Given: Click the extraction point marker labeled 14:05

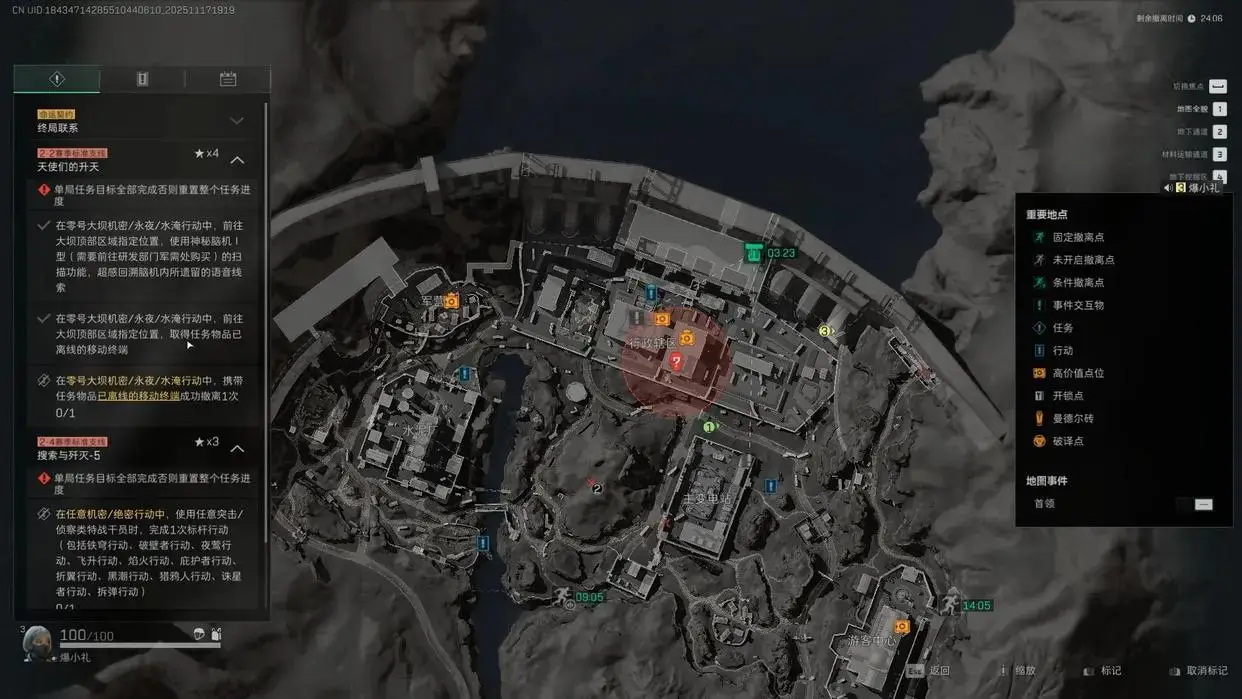Looking at the screenshot, I should 948,604.
